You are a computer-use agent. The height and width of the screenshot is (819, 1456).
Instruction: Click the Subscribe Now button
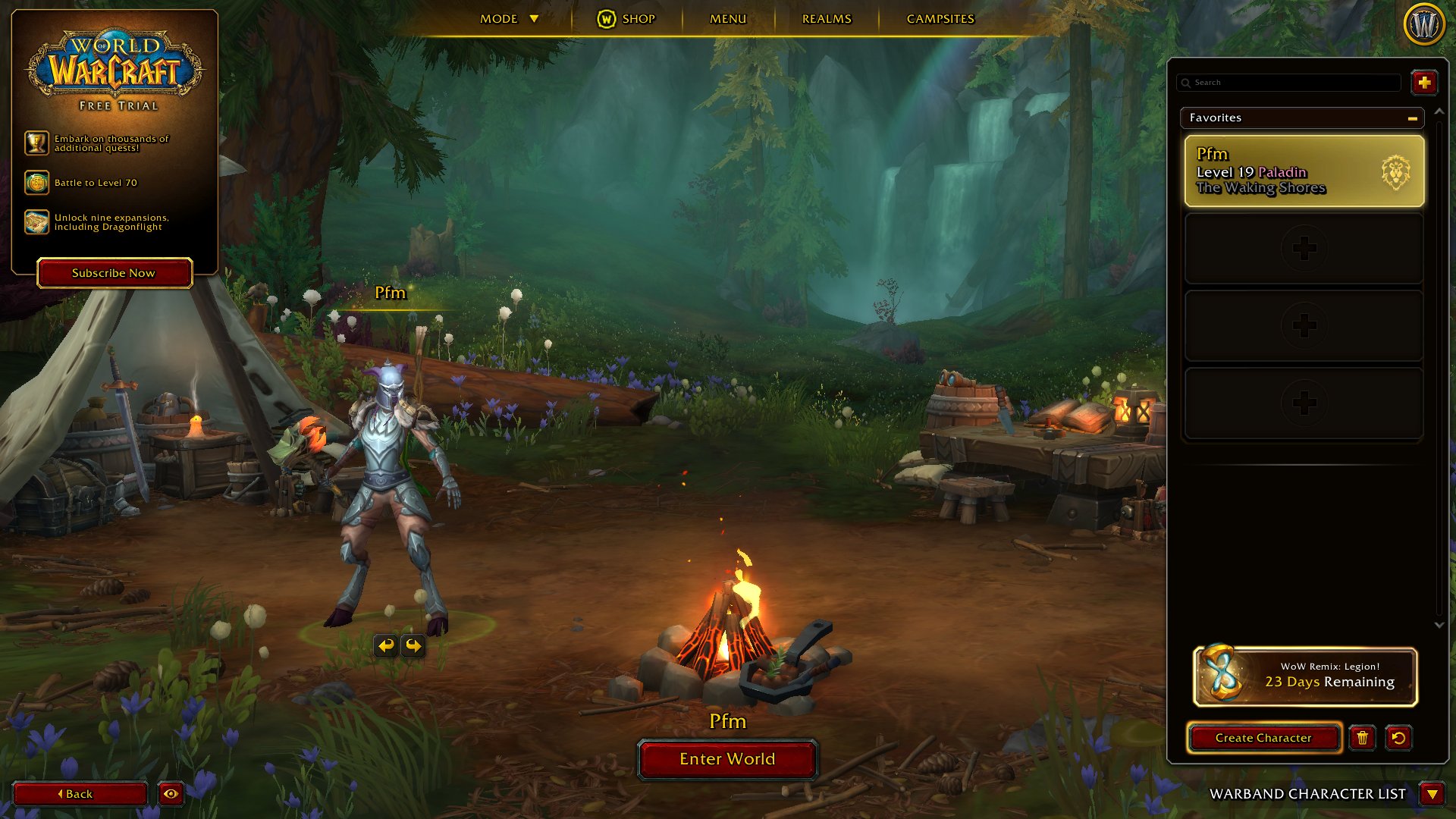click(114, 273)
